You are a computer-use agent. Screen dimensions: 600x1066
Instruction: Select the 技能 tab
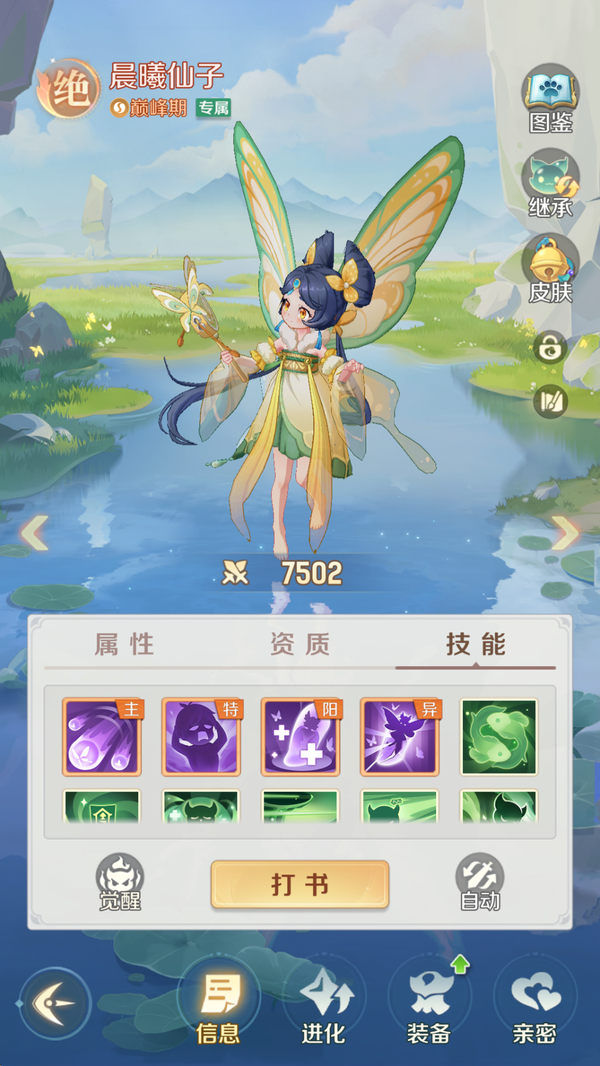476,645
